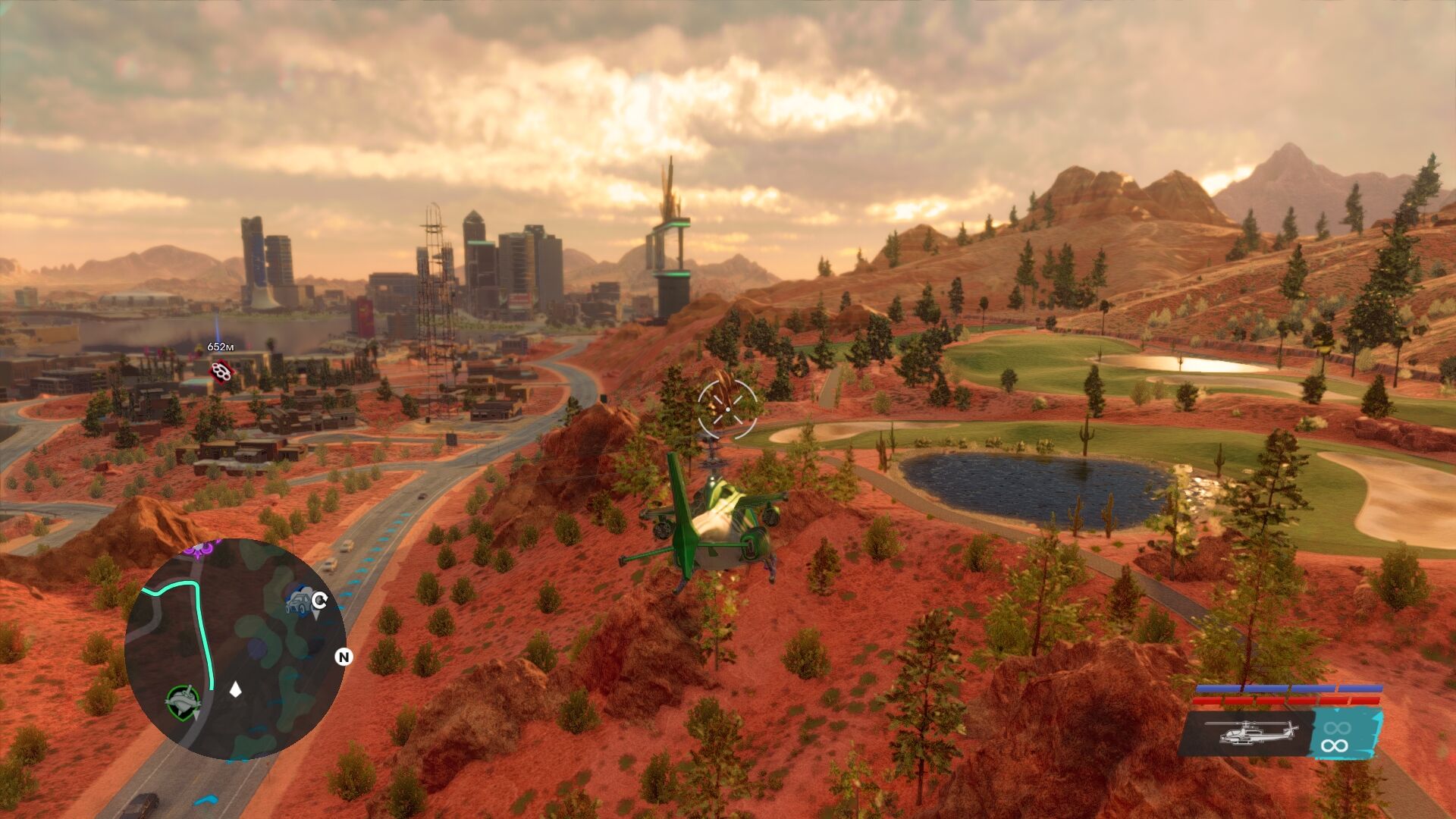Select the car marker on the minimap

300,601
